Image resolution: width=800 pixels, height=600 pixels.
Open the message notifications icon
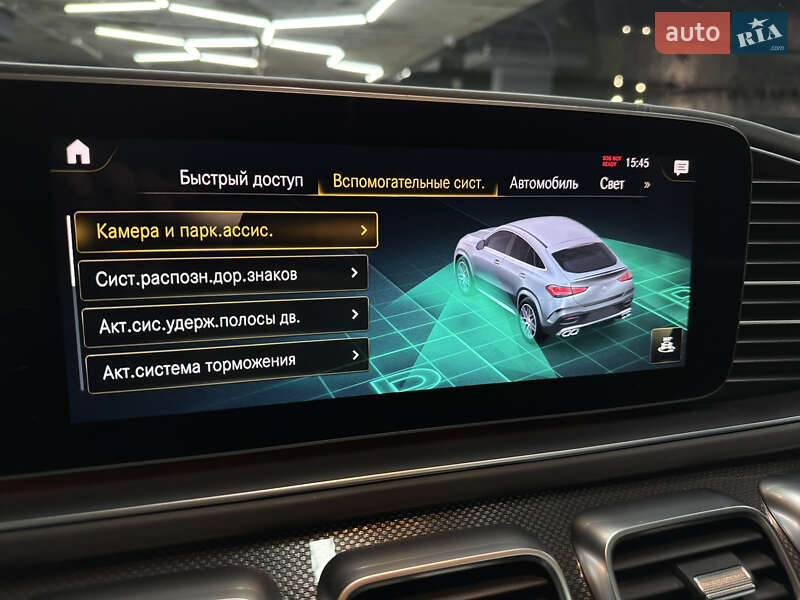point(681,168)
